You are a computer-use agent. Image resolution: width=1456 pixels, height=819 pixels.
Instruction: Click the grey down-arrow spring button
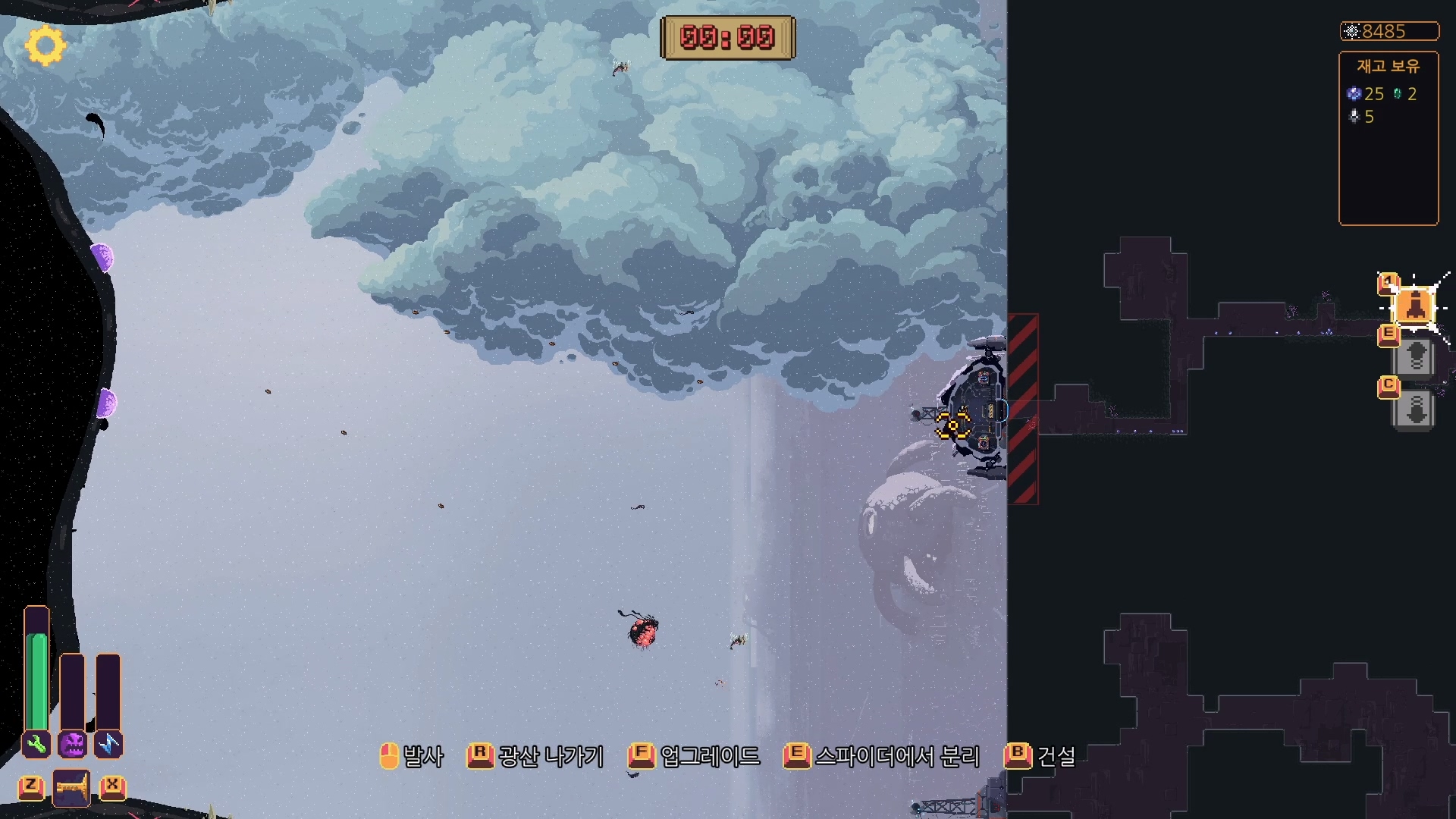(x=1415, y=409)
